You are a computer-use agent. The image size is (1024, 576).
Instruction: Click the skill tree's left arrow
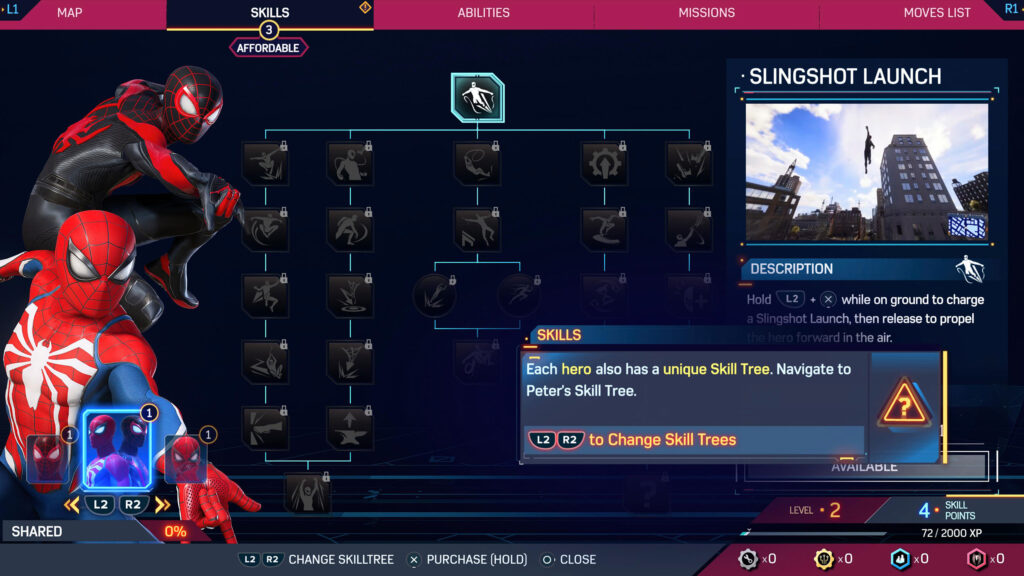[x=71, y=505]
